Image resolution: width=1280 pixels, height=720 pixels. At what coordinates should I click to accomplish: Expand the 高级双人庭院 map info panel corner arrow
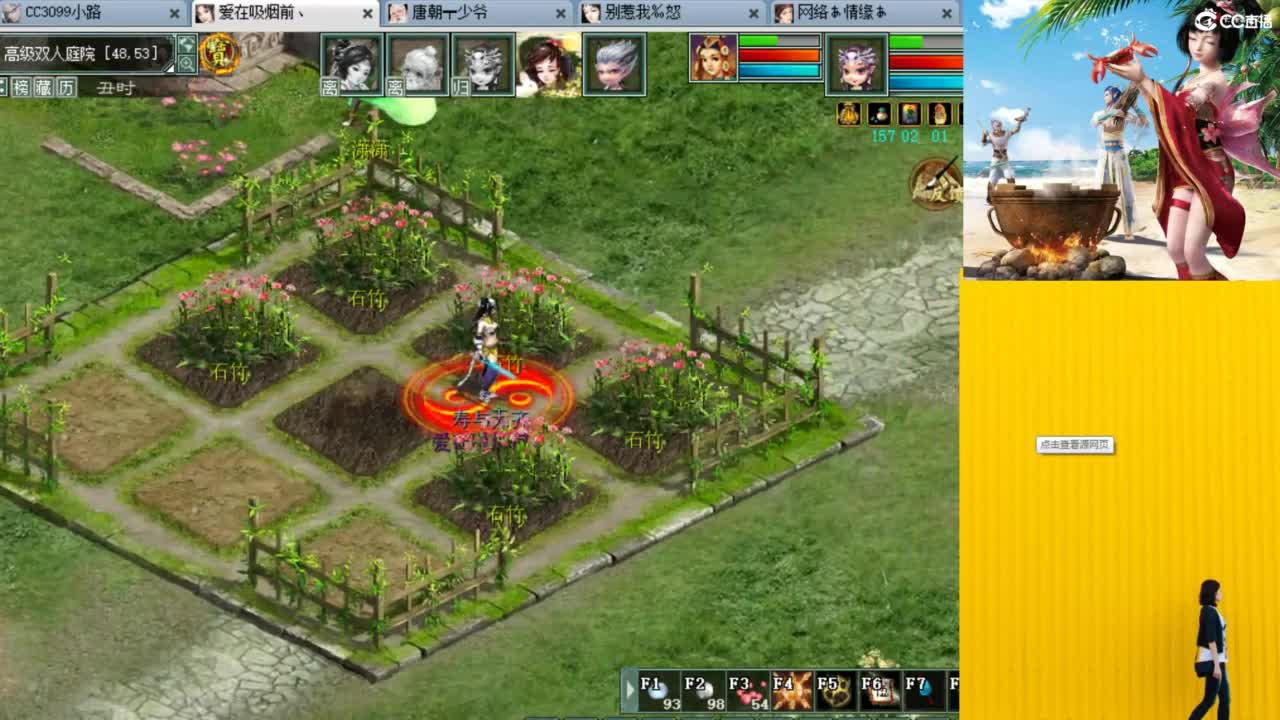click(x=170, y=66)
